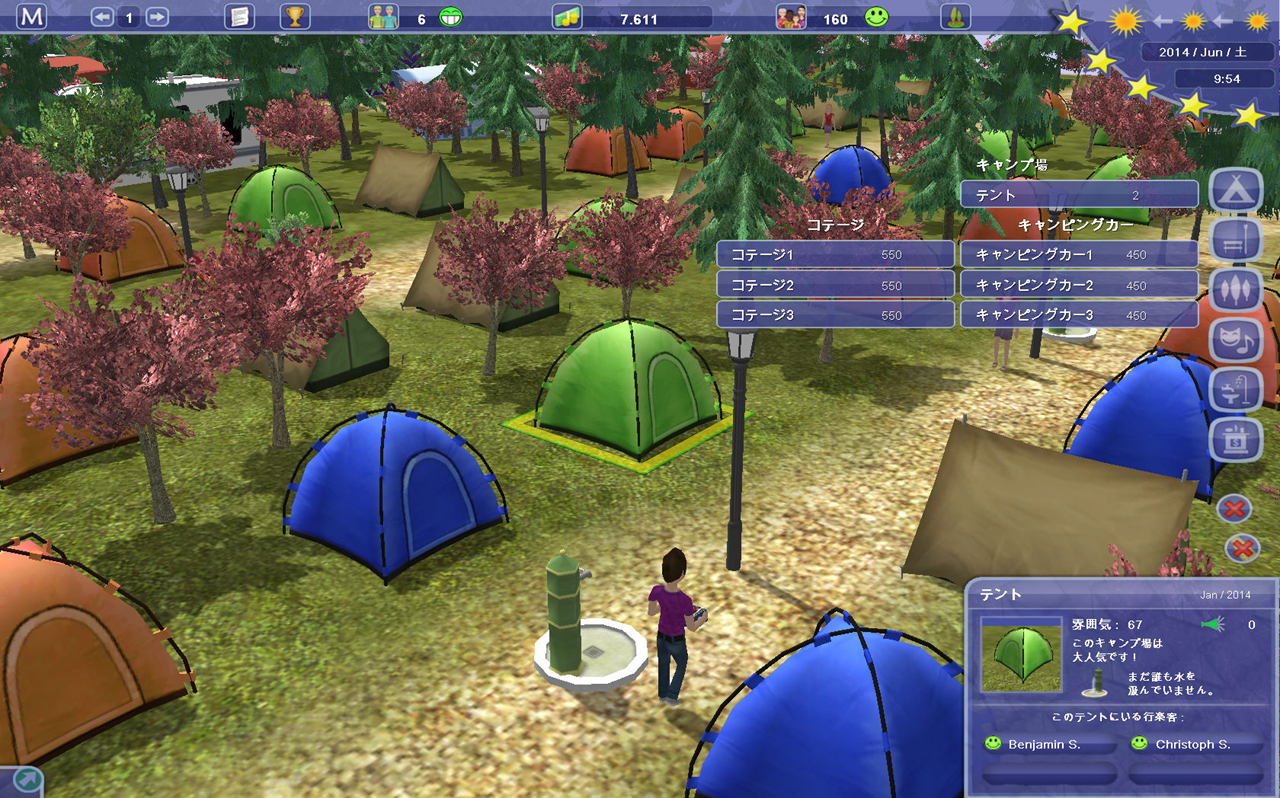Open the shop cash register category
The image size is (1280, 798).
pyautogui.click(x=1236, y=439)
